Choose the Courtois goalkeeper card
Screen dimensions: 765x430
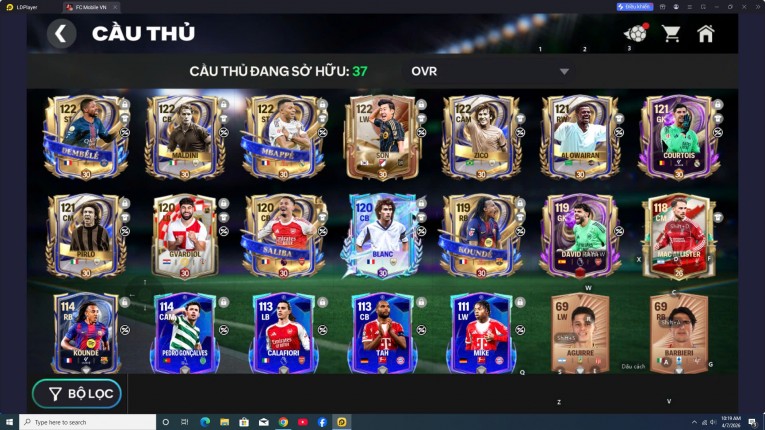(x=678, y=137)
